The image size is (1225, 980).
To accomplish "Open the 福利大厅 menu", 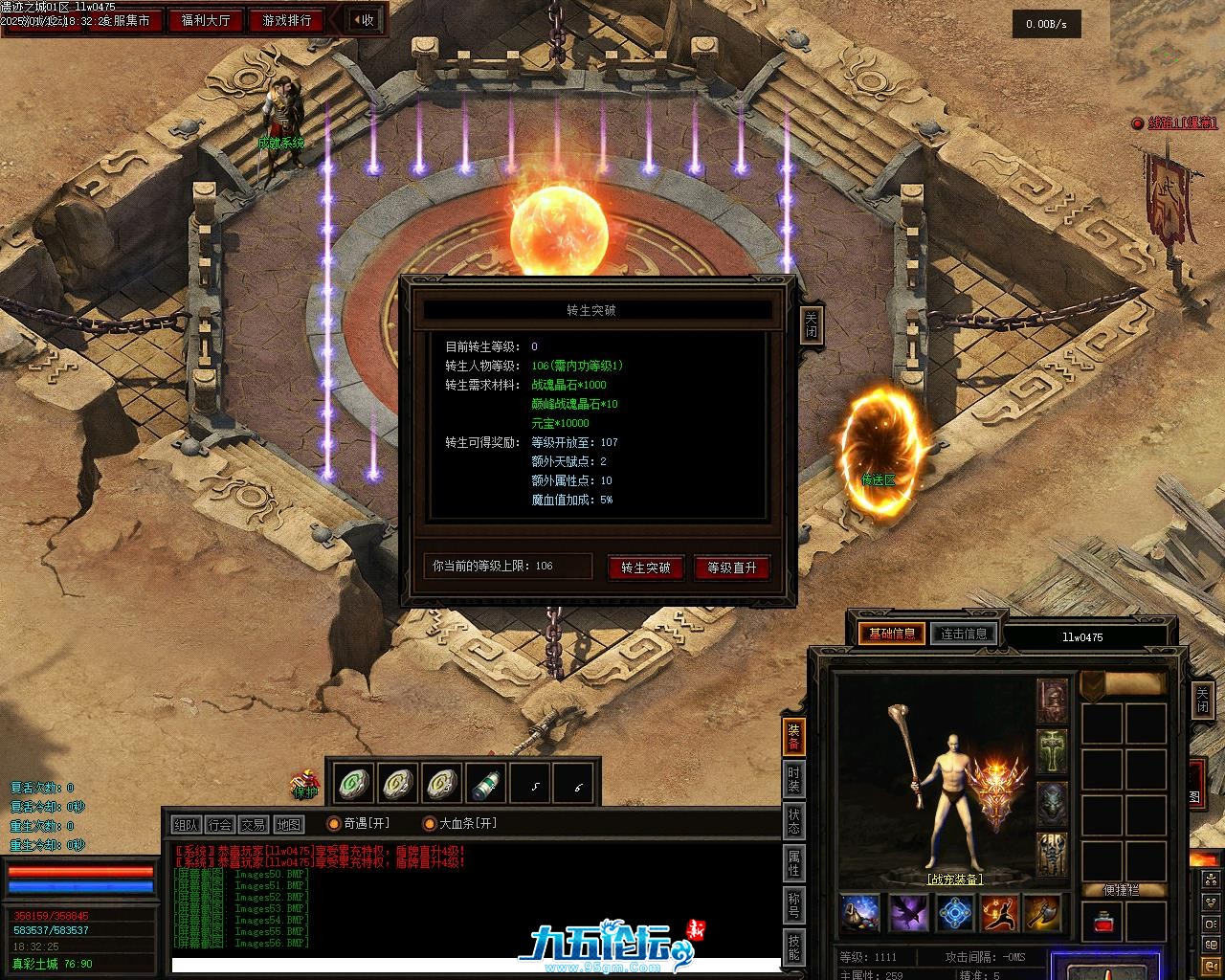I will [x=205, y=20].
